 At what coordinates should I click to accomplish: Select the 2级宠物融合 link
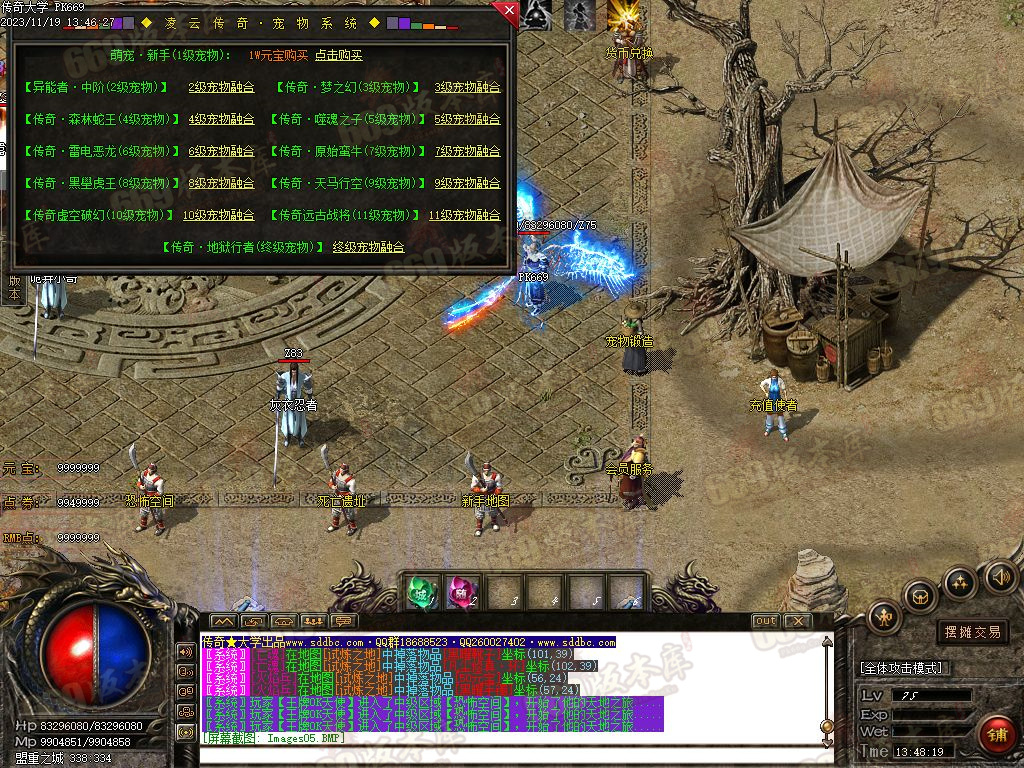221,87
